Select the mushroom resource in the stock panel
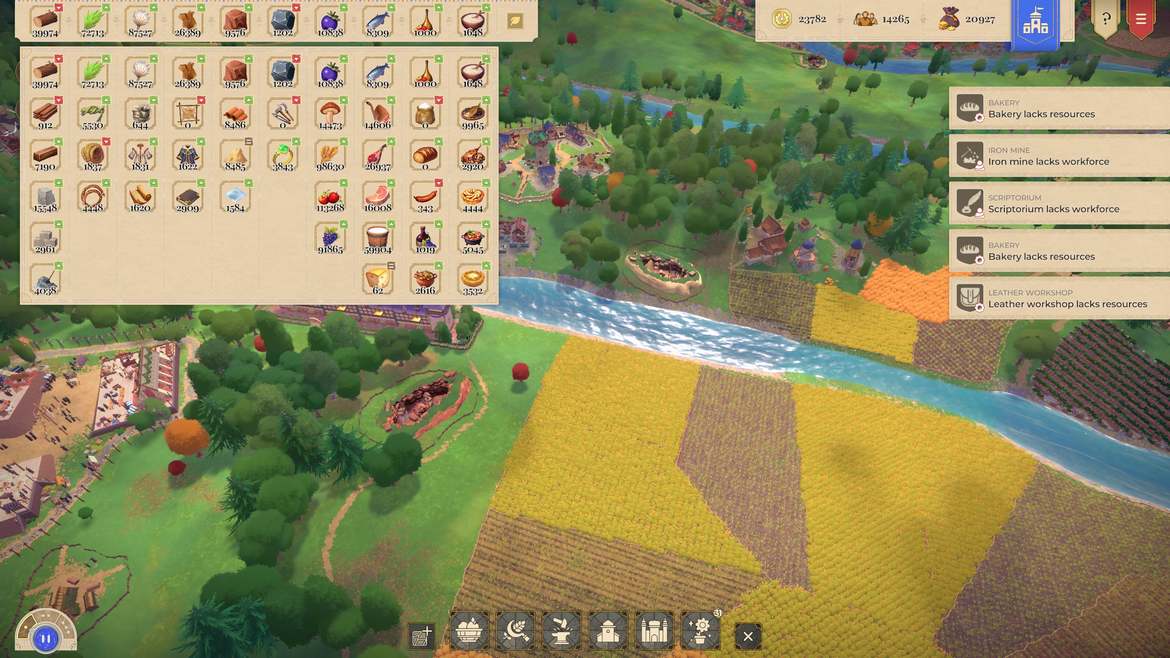The image size is (1170, 658). (x=329, y=113)
